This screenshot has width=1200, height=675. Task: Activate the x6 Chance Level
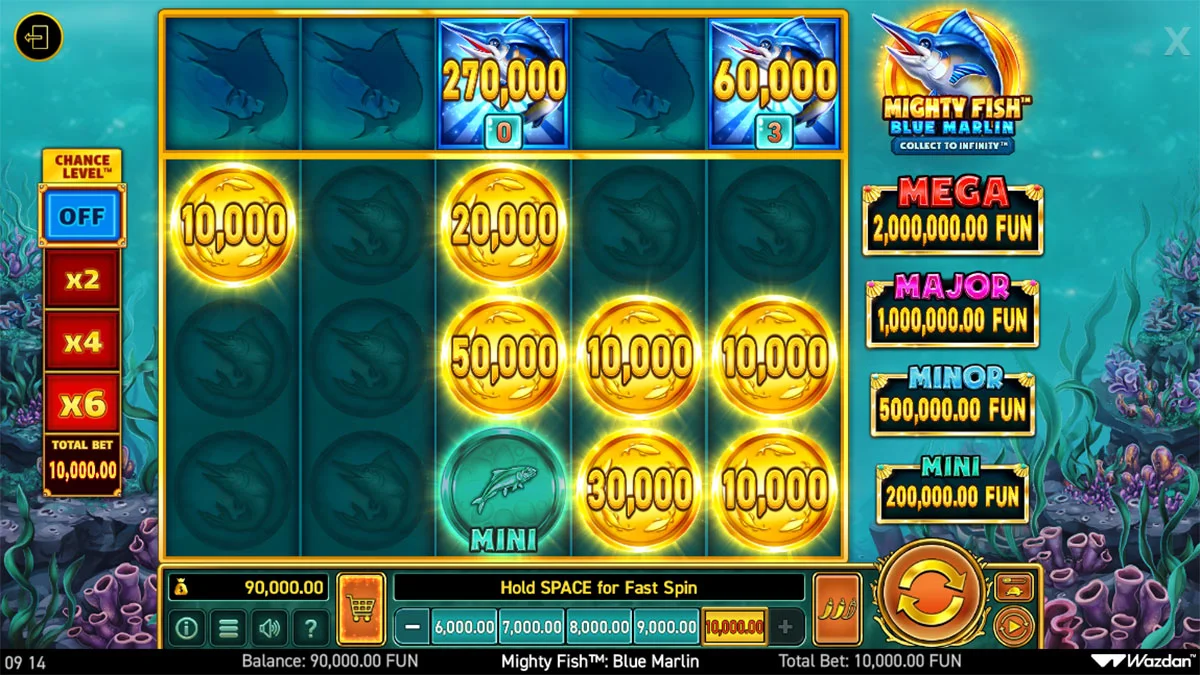coord(82,404)
